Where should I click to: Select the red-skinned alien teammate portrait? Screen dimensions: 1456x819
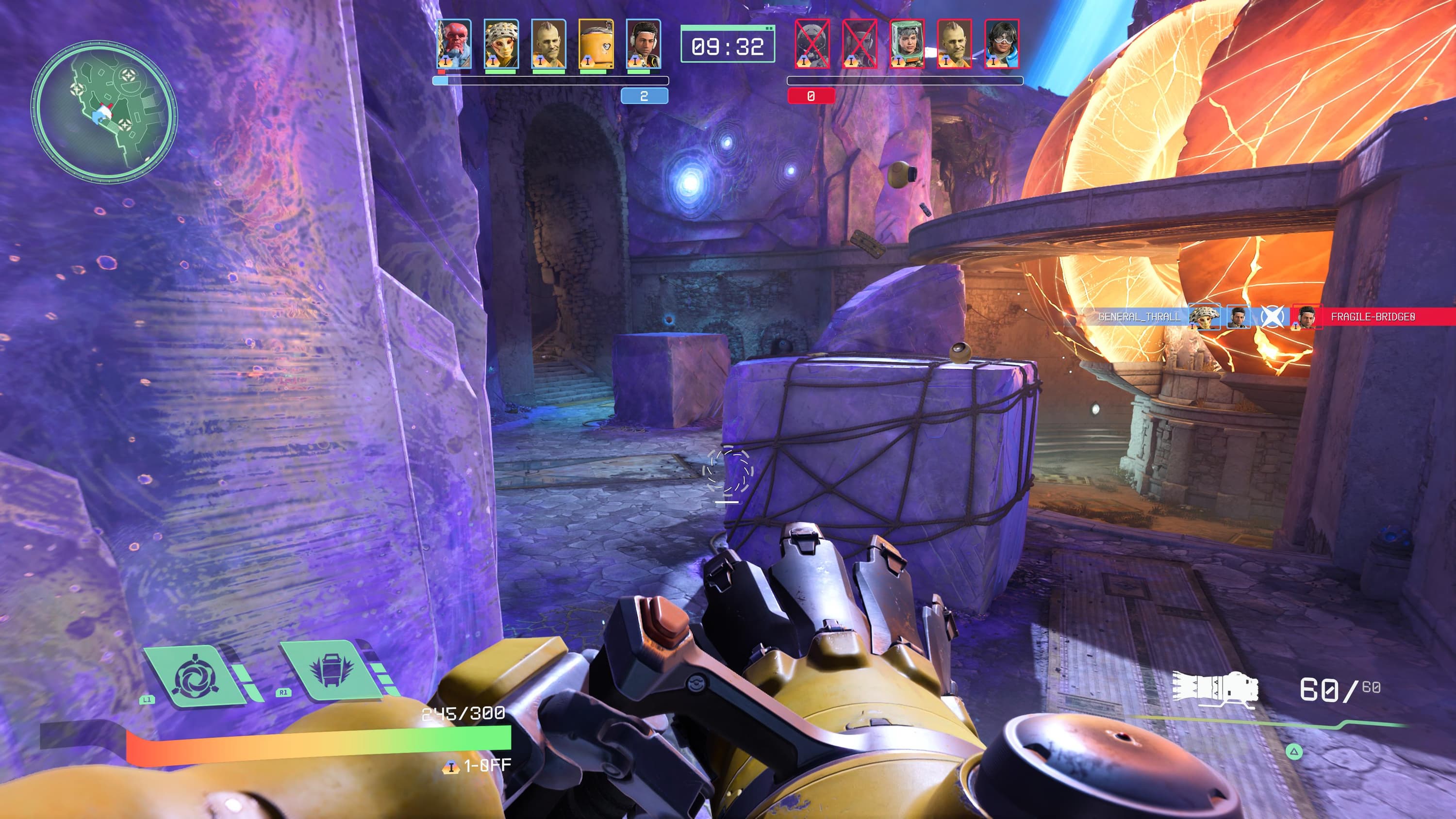[454, 44]
